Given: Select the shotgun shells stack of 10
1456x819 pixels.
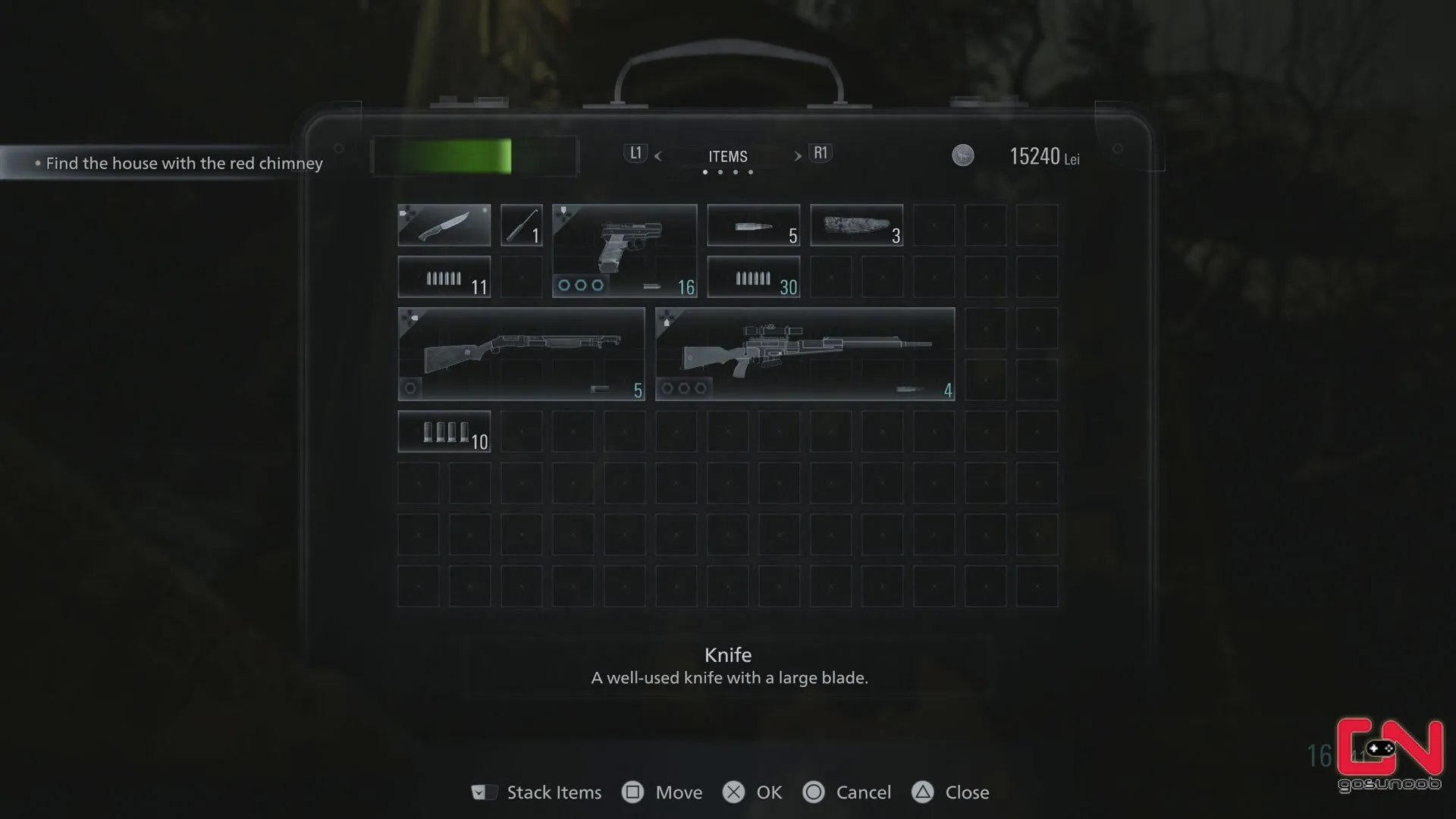Looking at the screenshot, I should [444, 431].
